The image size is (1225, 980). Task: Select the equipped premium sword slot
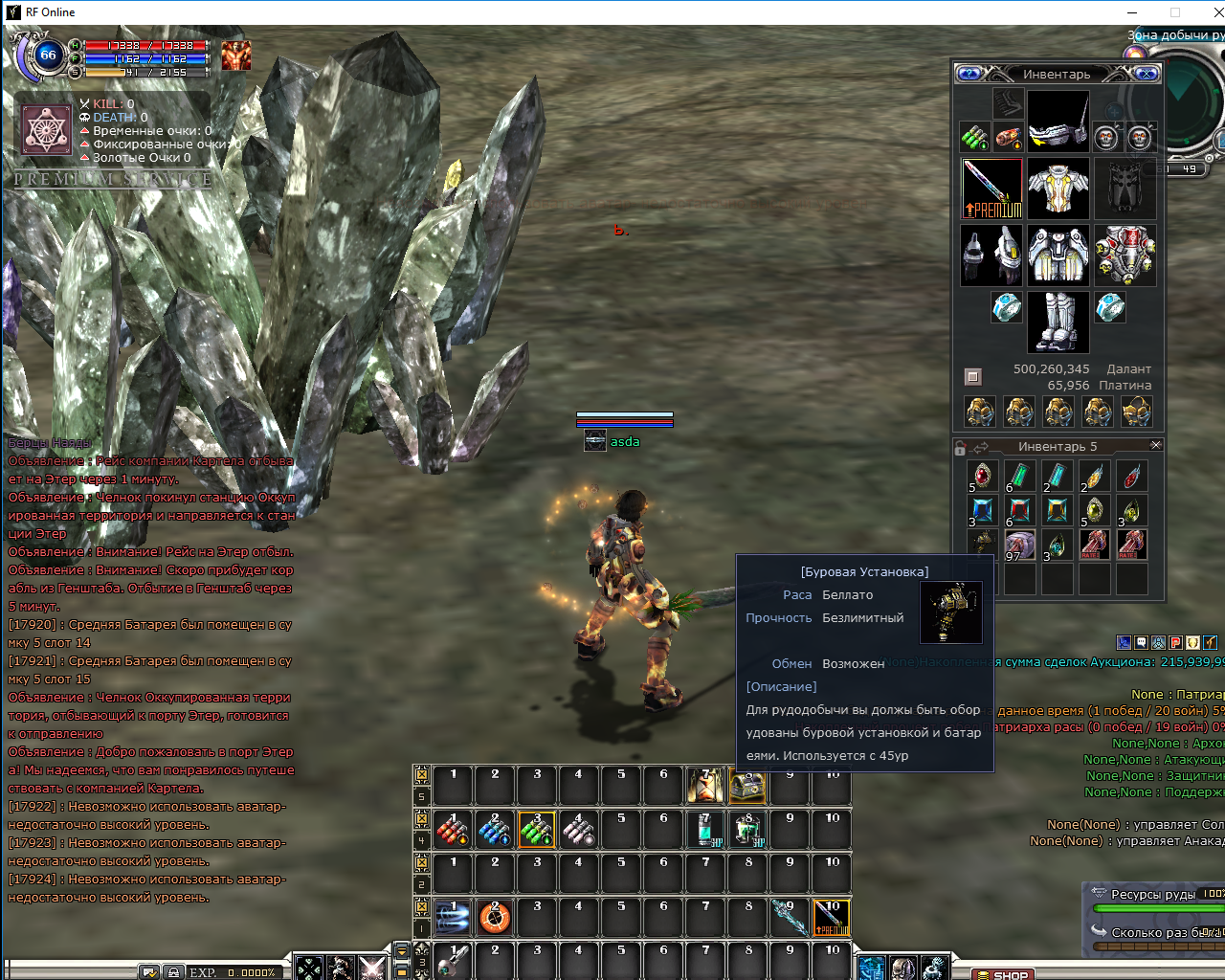click(991, 189)
